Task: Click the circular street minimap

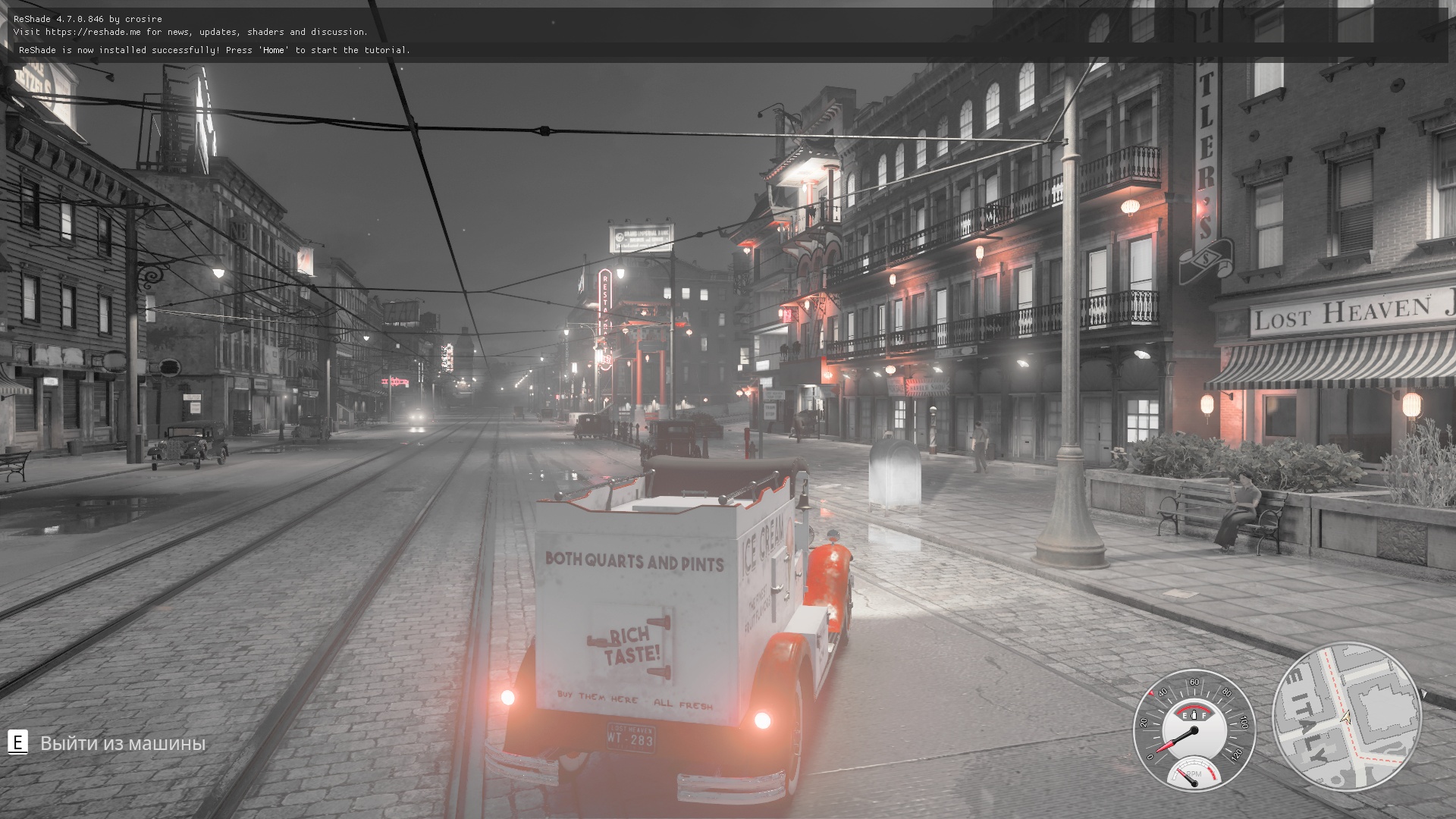Action: pyautogui.click(x=1346, y=717)
